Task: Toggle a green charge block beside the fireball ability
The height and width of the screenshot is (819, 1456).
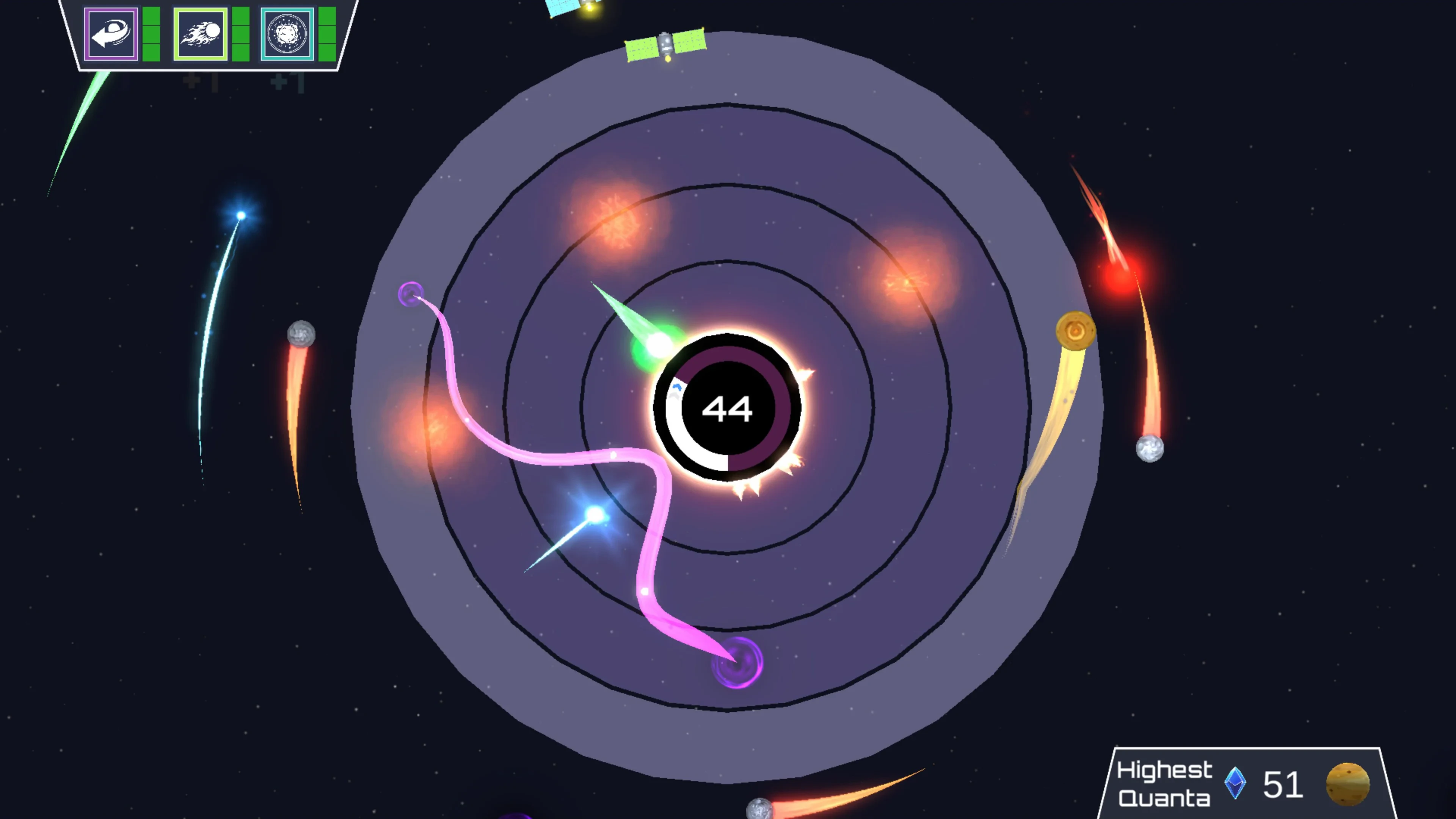Action: [x=240, y=34]
